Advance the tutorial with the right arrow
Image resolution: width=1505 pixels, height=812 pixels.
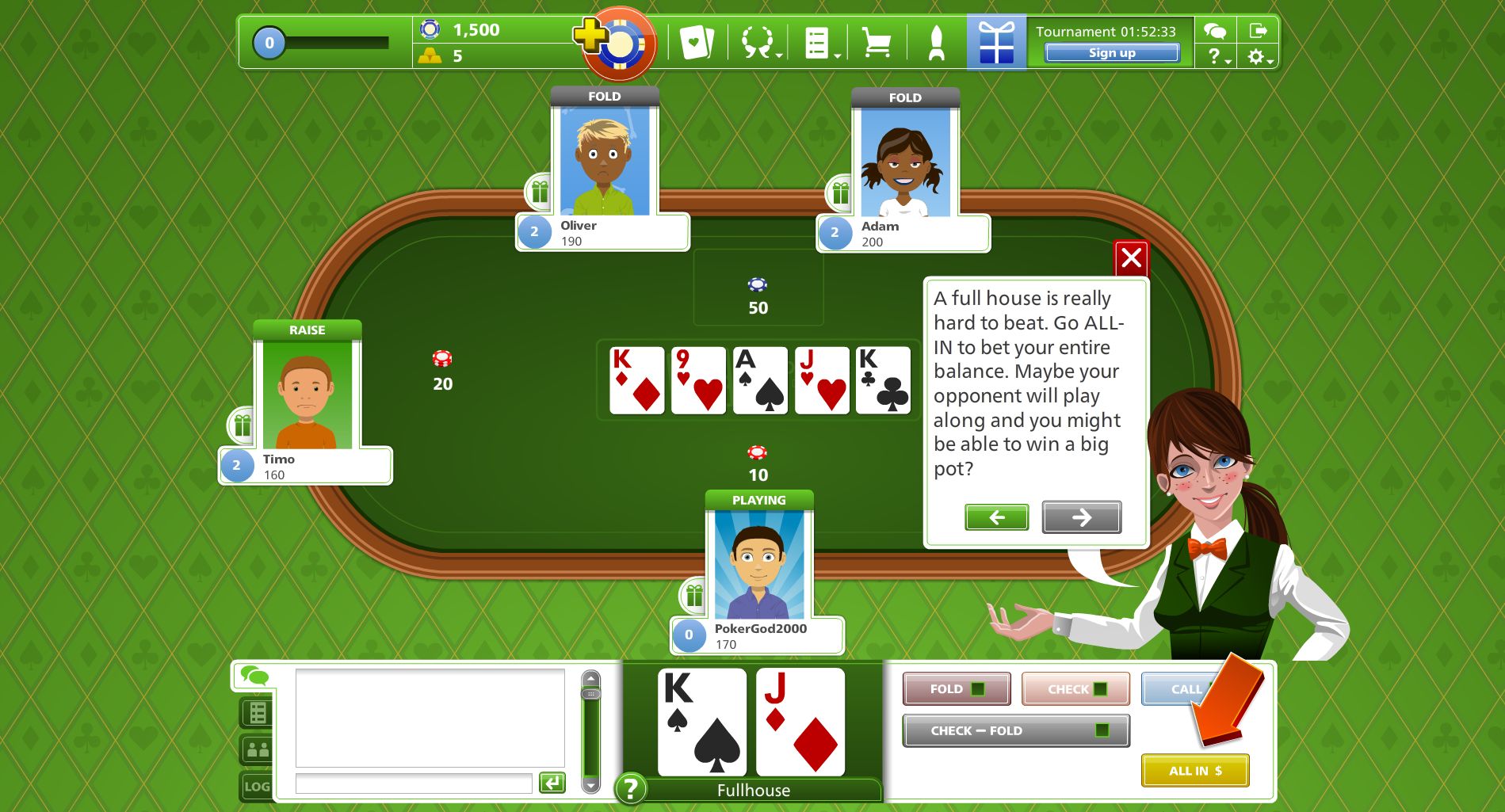click(x=1081, y=517)
